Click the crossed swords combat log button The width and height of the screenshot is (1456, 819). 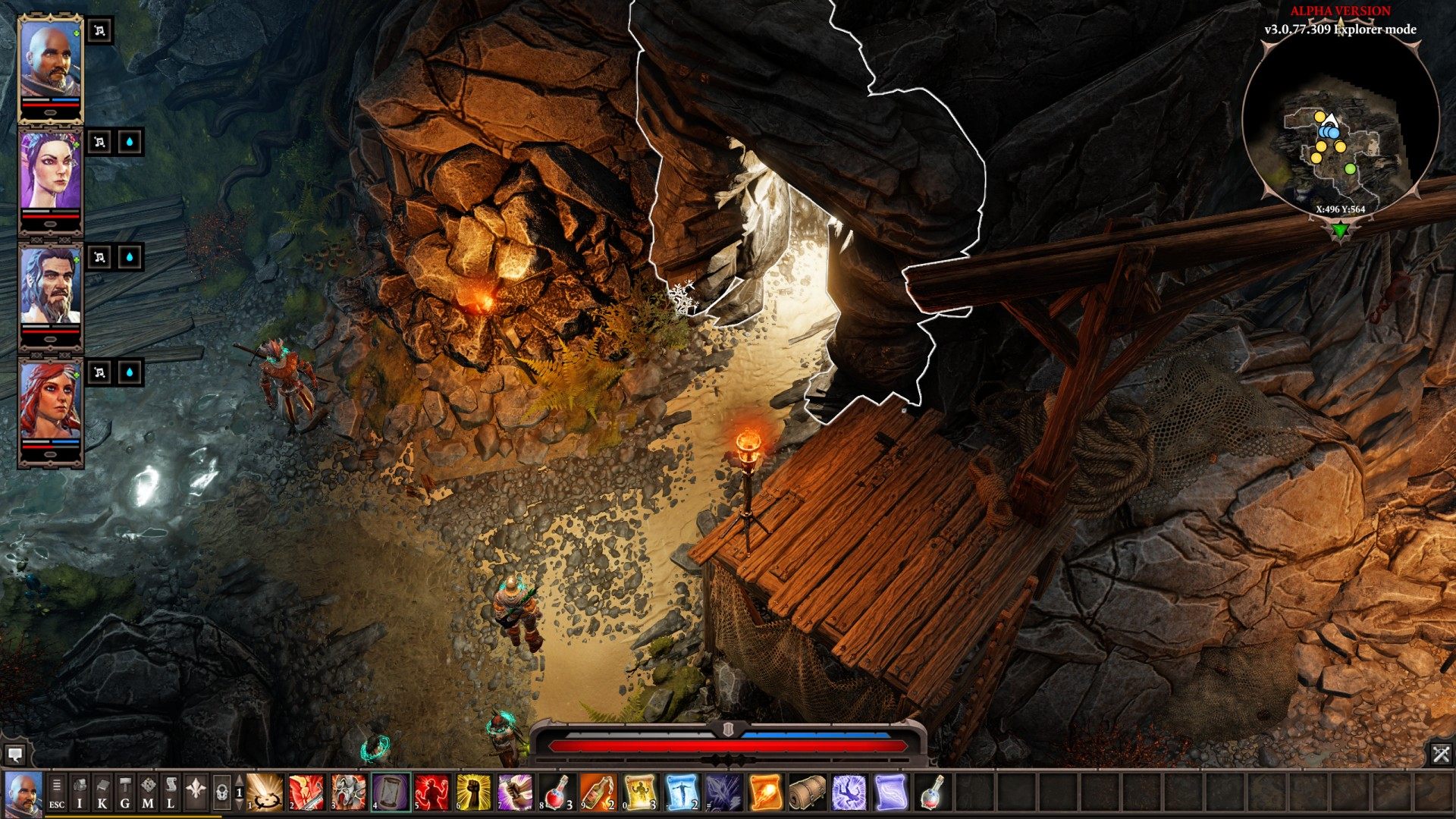(x=1441, y=754)
